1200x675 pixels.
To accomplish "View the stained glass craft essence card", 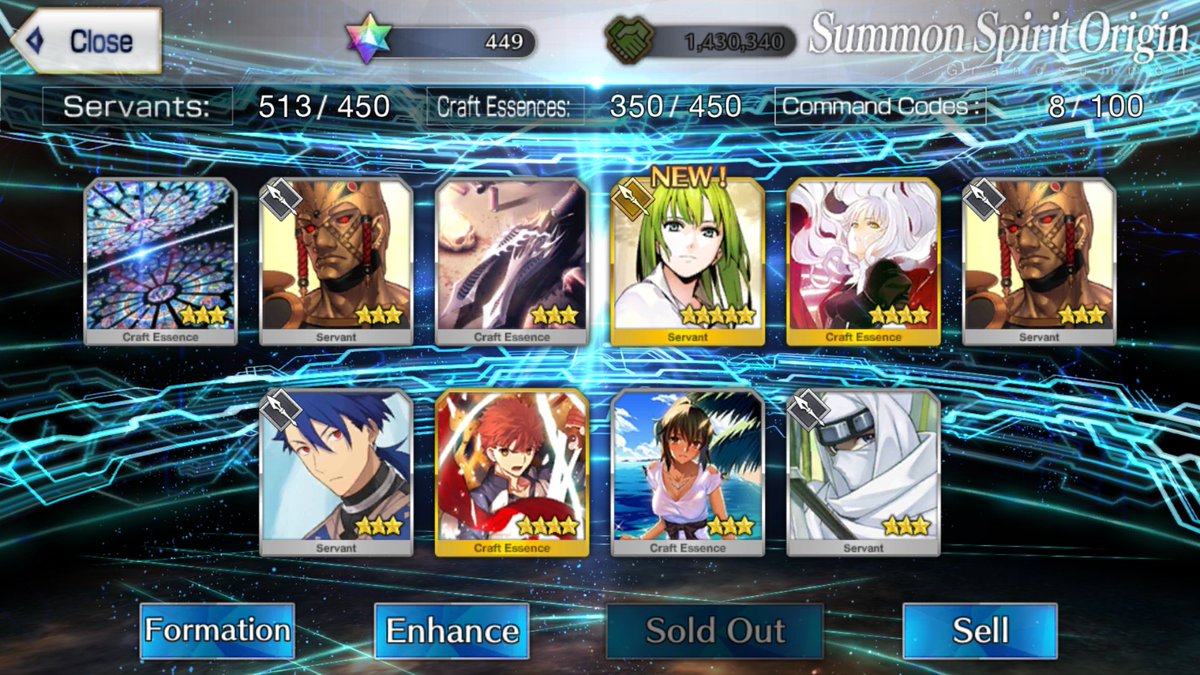I will point(160,262).
